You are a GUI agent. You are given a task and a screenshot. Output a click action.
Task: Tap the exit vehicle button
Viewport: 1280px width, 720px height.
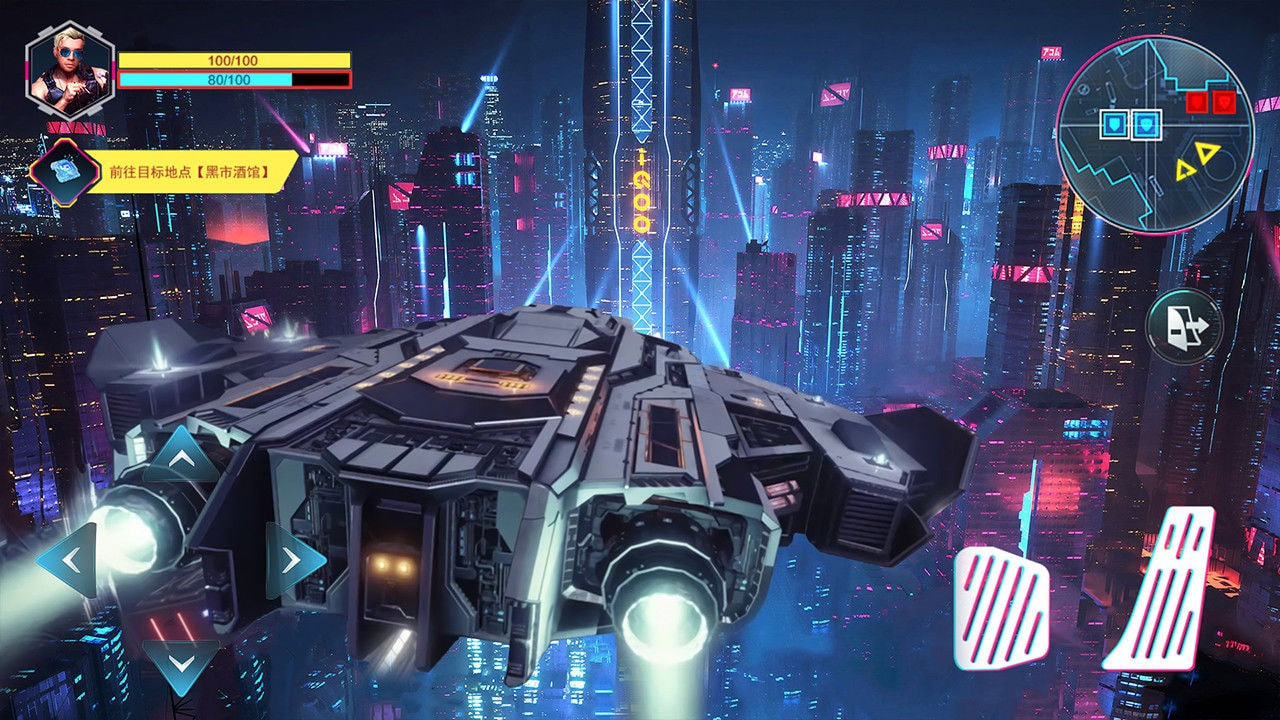1184,325
